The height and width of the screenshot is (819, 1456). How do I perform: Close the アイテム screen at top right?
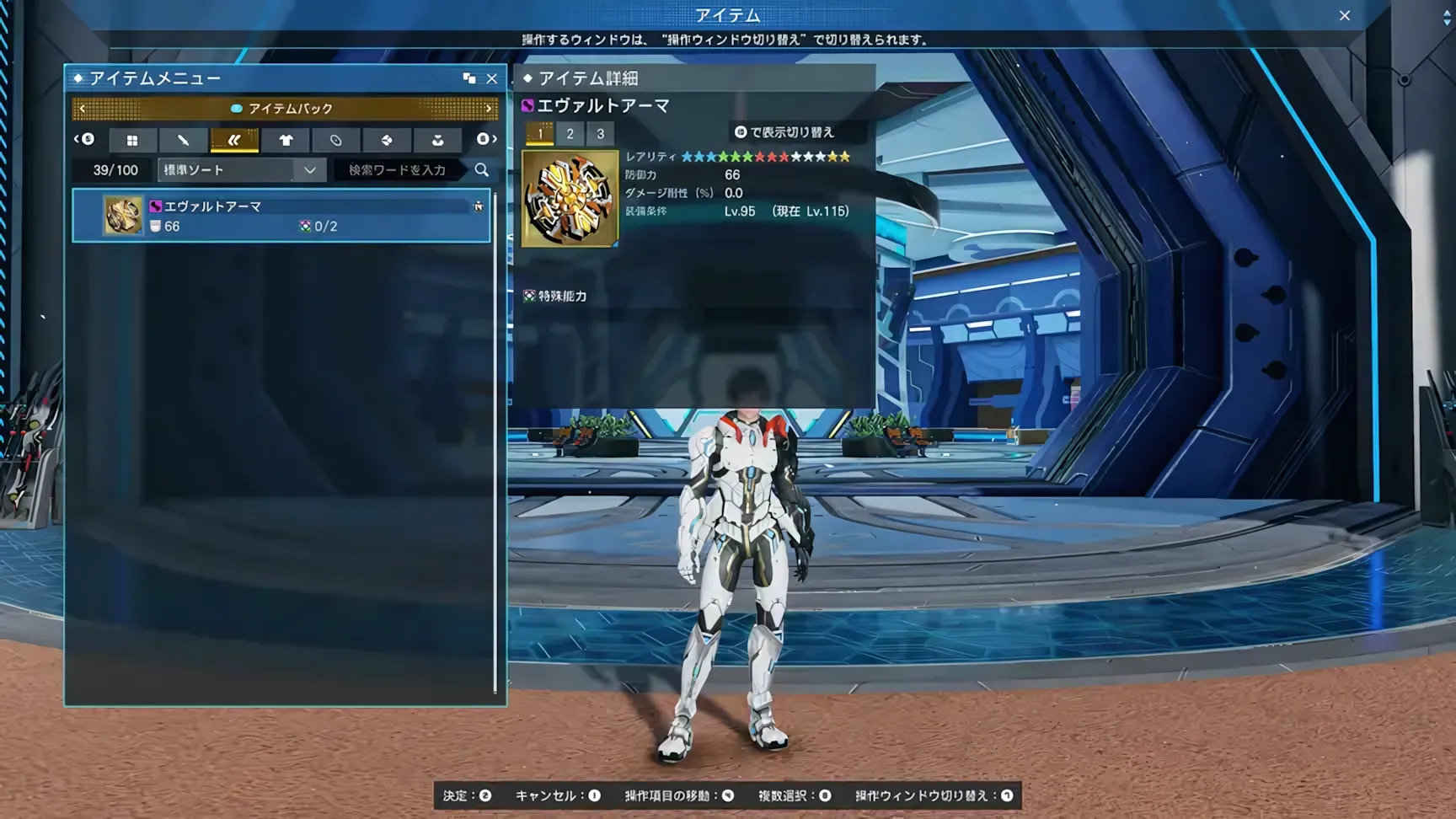[1345, 15]
